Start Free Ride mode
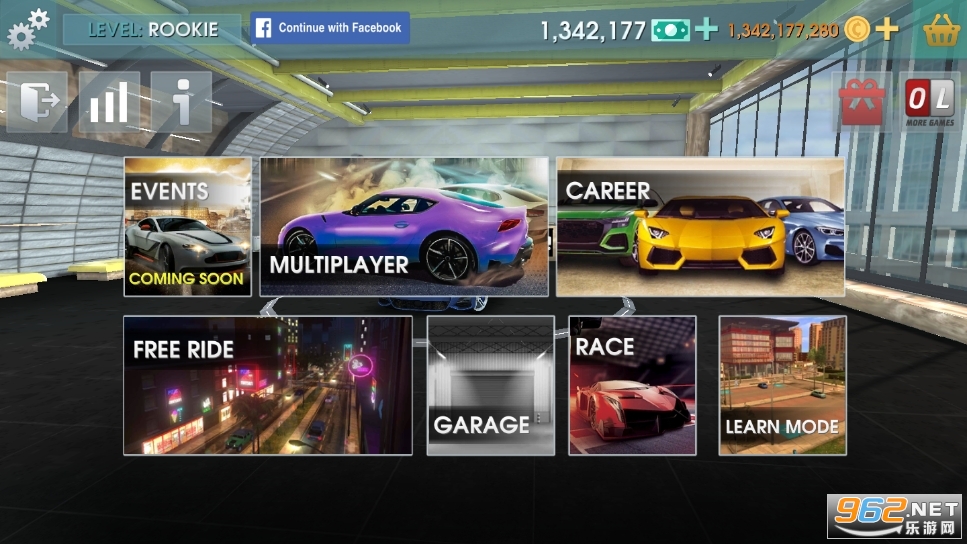Image resolution: width=967 pixels, height=544 pixels. coord(267,385)
